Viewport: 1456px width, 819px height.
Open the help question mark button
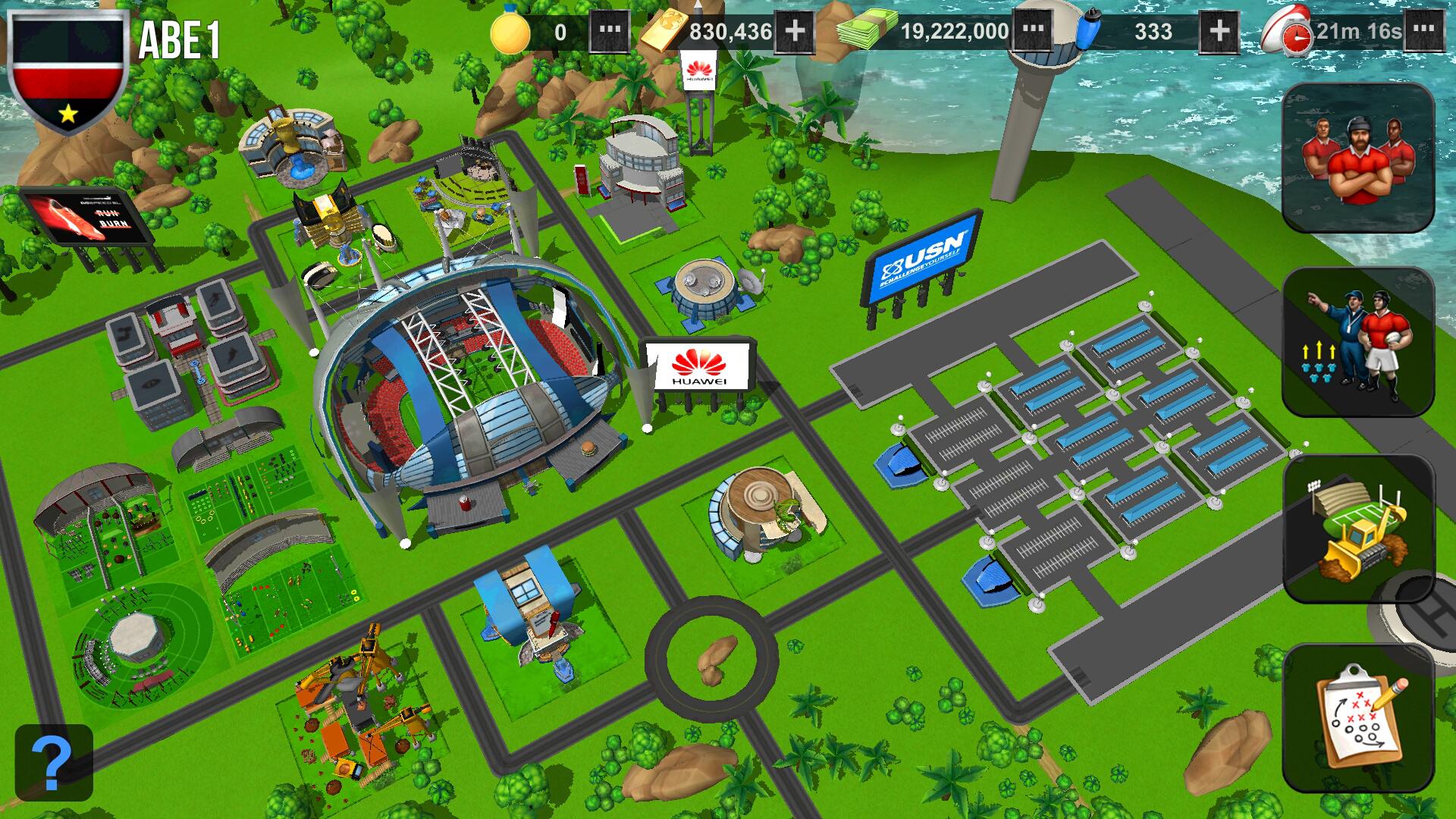tap(54, 762)
